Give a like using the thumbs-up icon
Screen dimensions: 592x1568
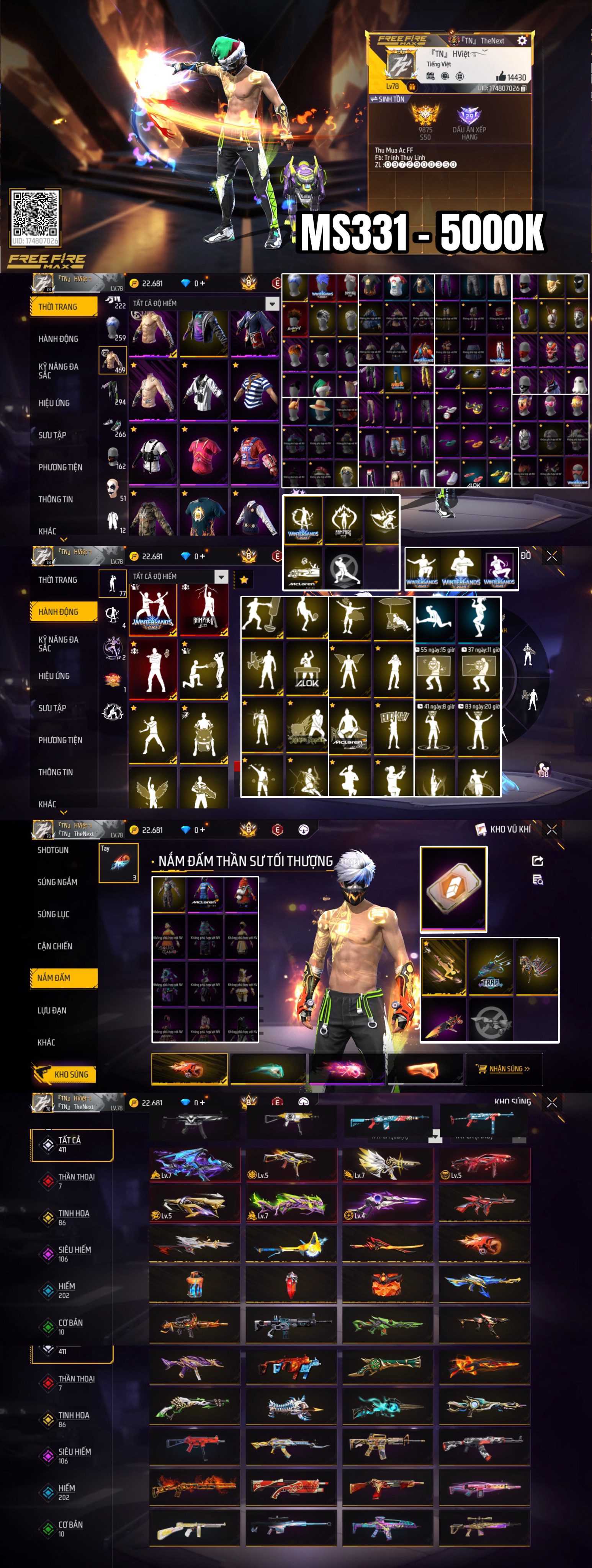[x=501, y=77]
